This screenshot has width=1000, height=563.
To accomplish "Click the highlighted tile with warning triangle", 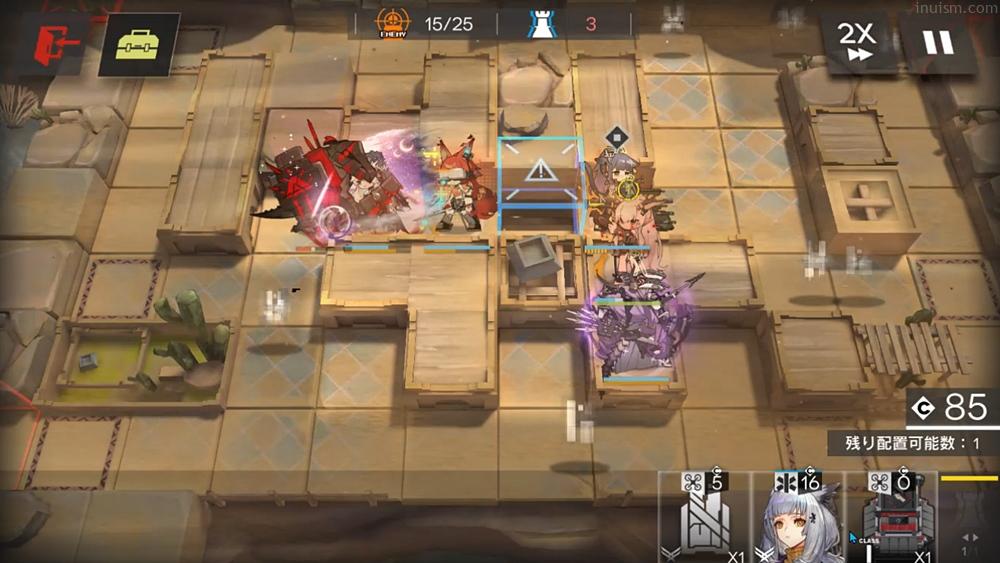I will (x=540, y=180).
